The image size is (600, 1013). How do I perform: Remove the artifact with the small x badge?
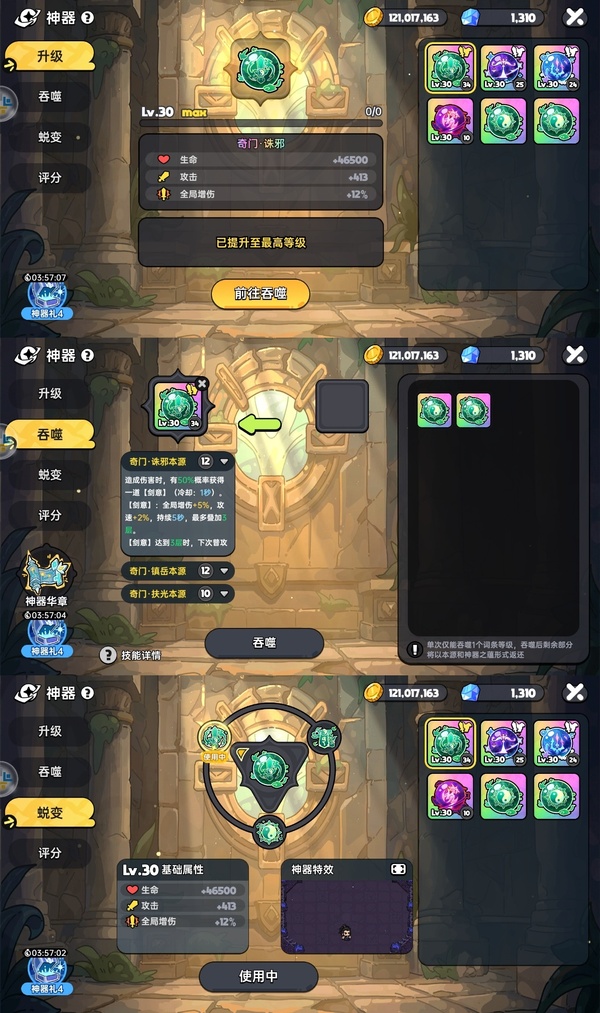pyautogui.click(x=202, y=383)
